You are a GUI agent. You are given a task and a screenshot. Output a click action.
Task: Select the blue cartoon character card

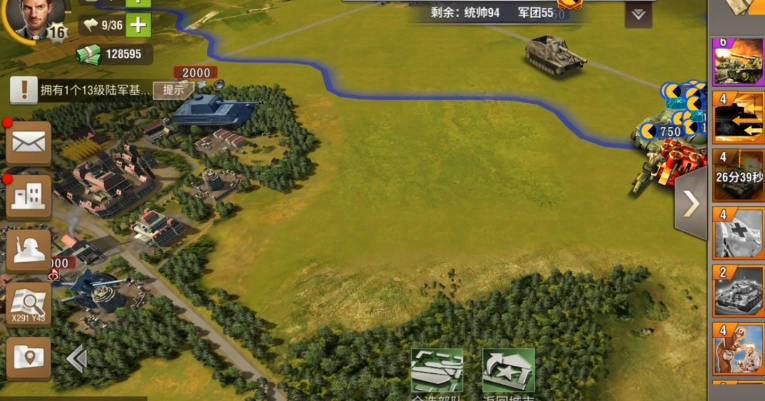tap(739, 348)
